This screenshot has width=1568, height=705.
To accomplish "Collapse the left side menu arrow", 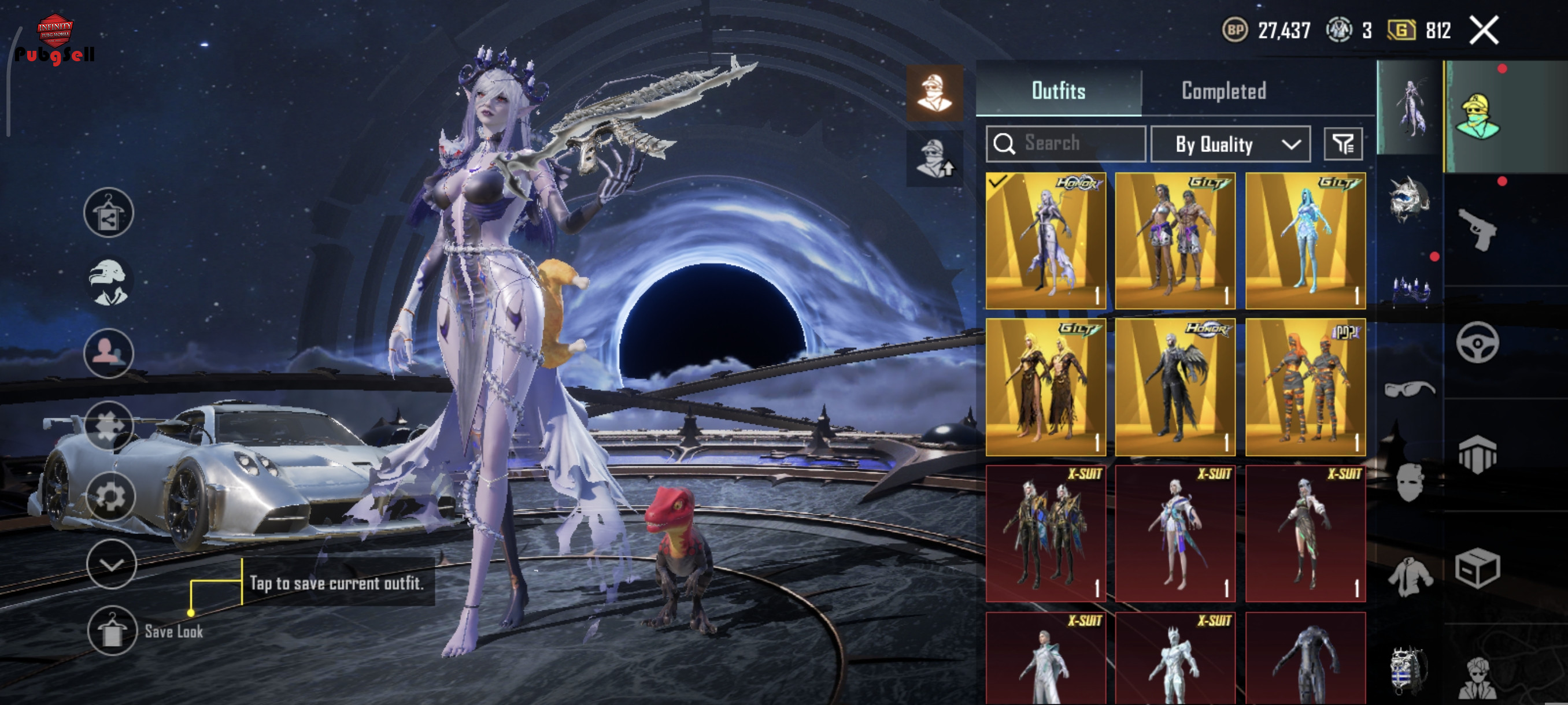I will (x=112, y=565).
